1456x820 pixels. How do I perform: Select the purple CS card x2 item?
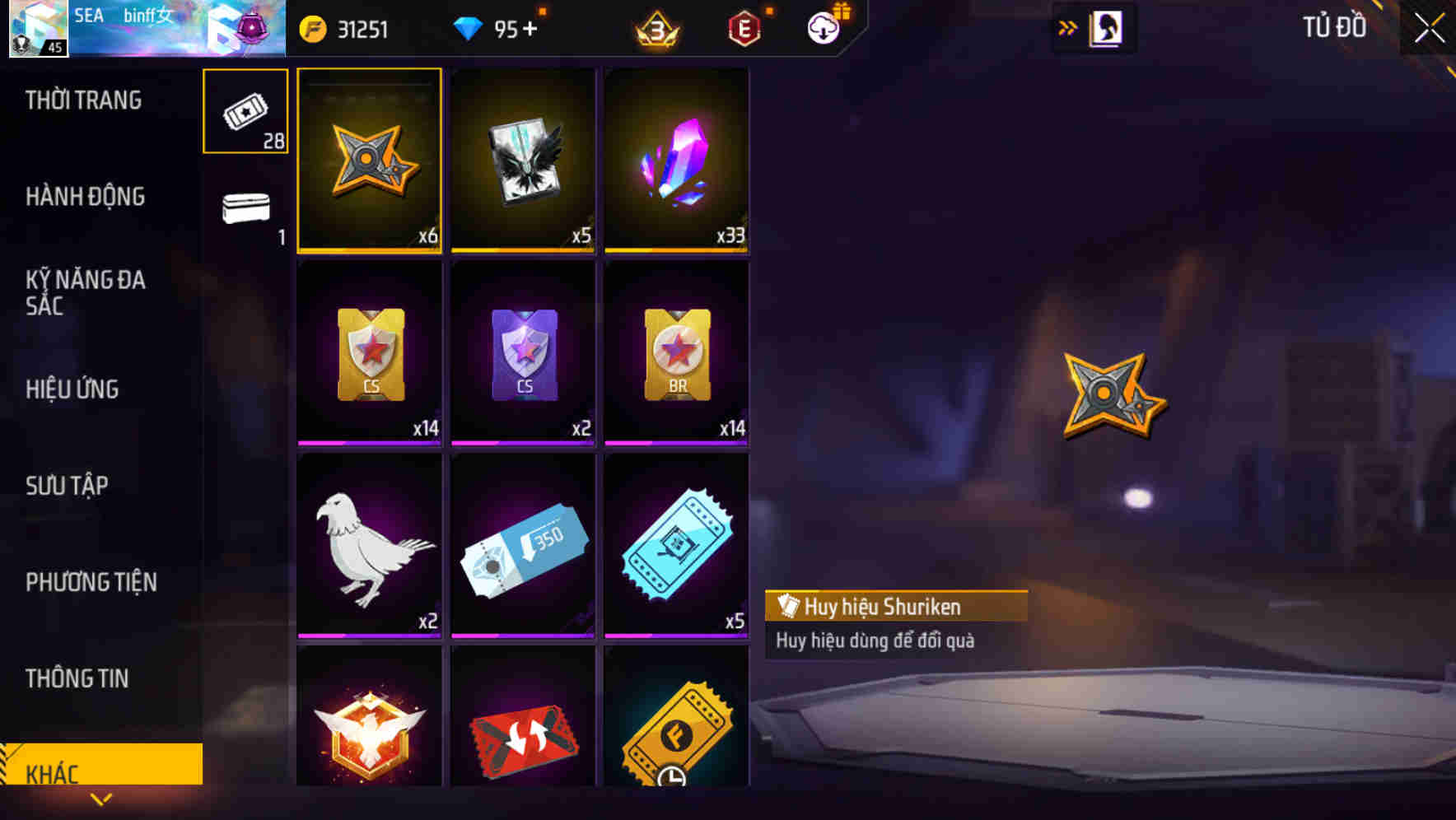click(x=523, y=354)
